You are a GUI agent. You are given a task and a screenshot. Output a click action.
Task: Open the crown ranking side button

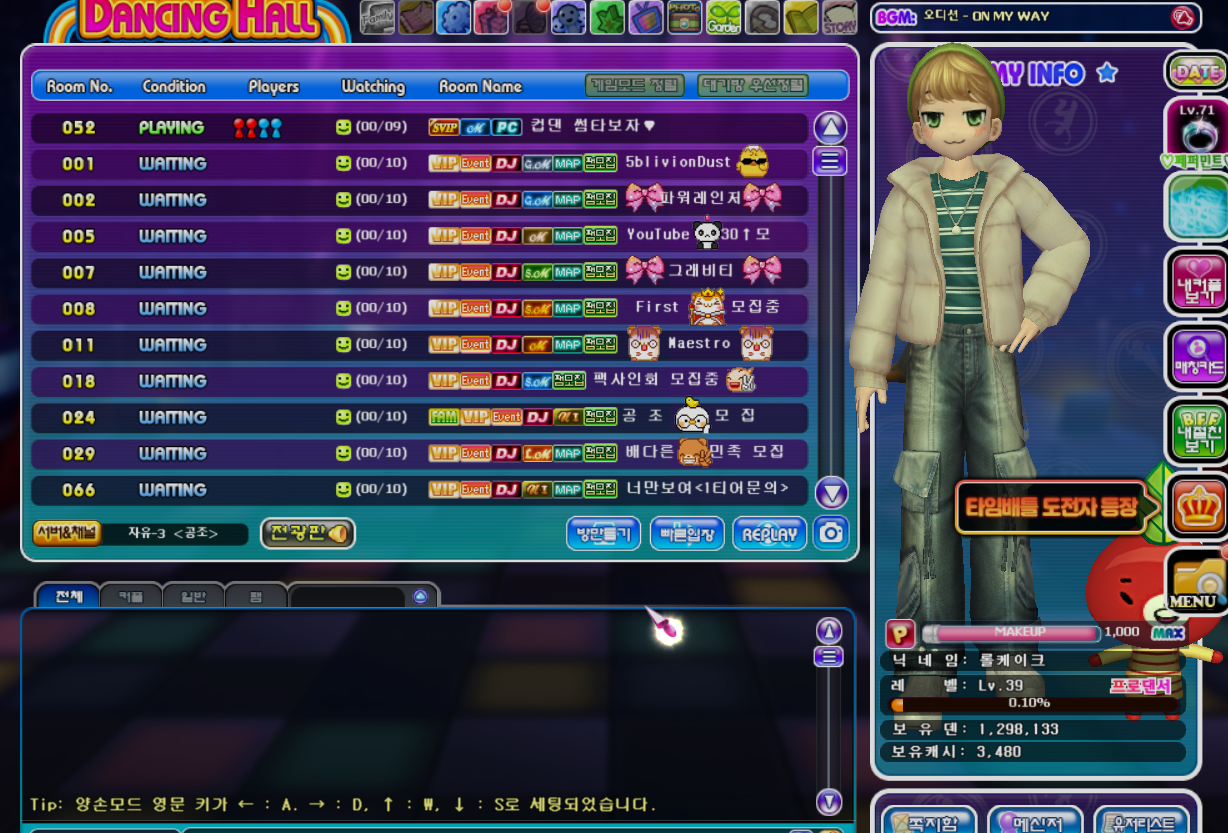[1196, 507]
